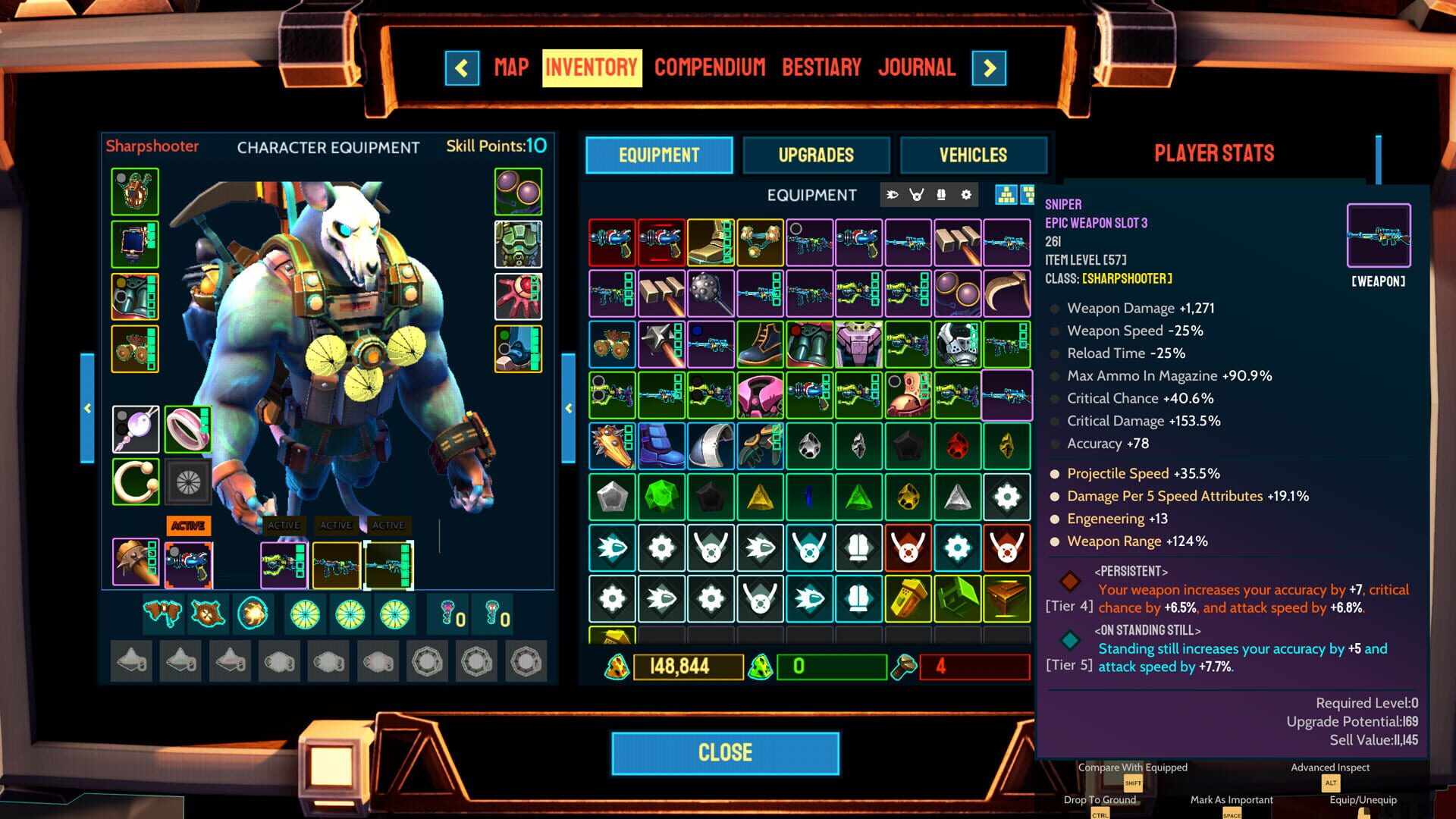This screenshot has width=1456, height=819.
Task: Switch to the COMPENDIUM tab
Action: click(x=711, y=67)
